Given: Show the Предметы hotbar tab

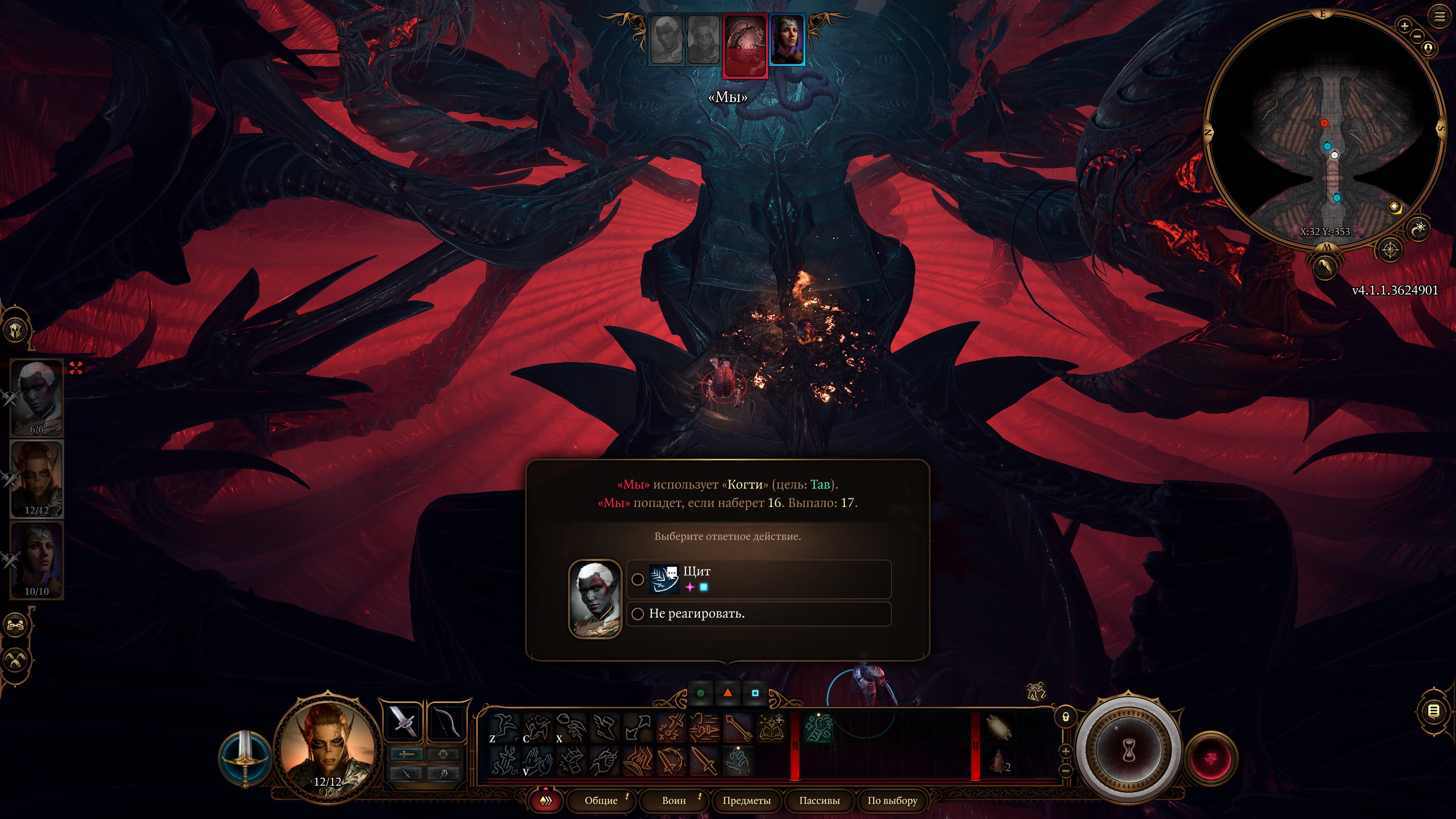Looking at the screenshot, I should pos(746,800).
